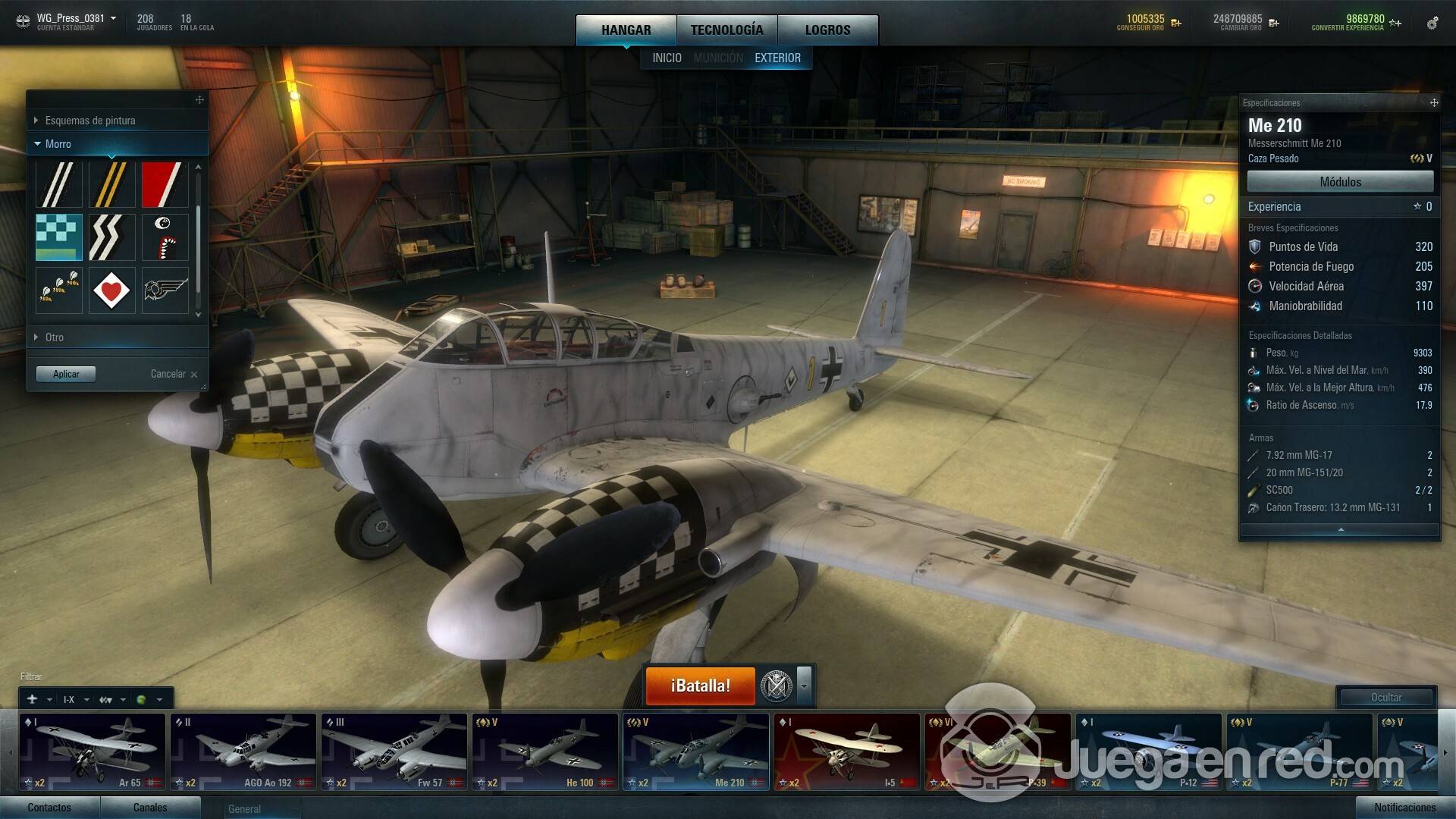
Task: Select the He 100 plane in the carousel
Action: coord(544,752)
